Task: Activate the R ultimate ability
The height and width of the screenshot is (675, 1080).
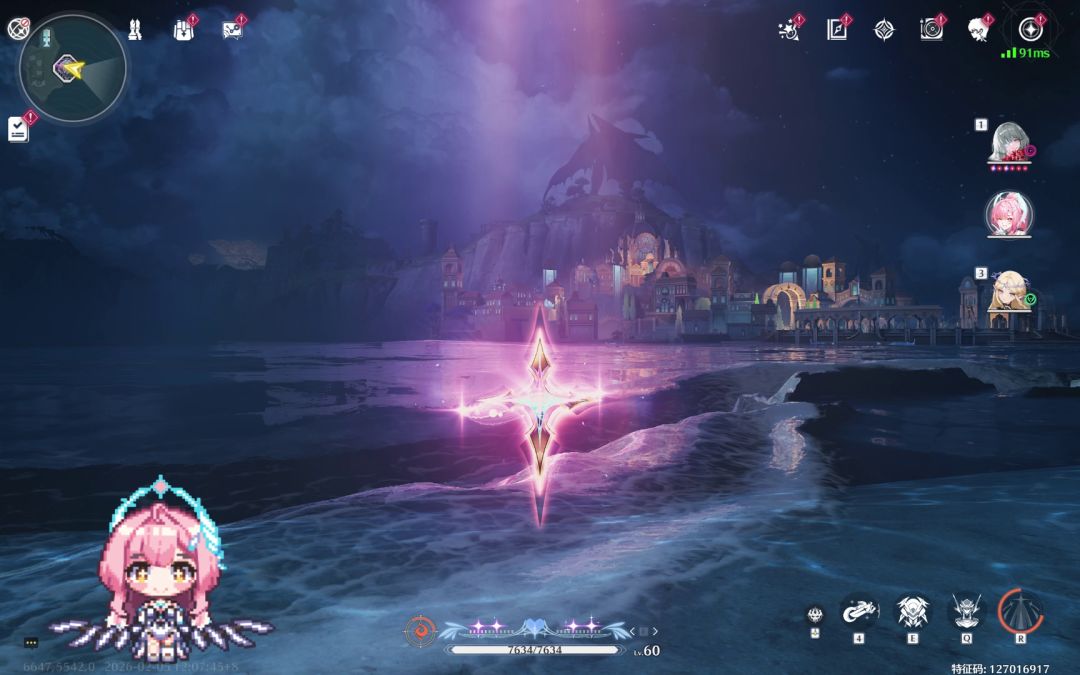Action: click(x=1020, y=610)
